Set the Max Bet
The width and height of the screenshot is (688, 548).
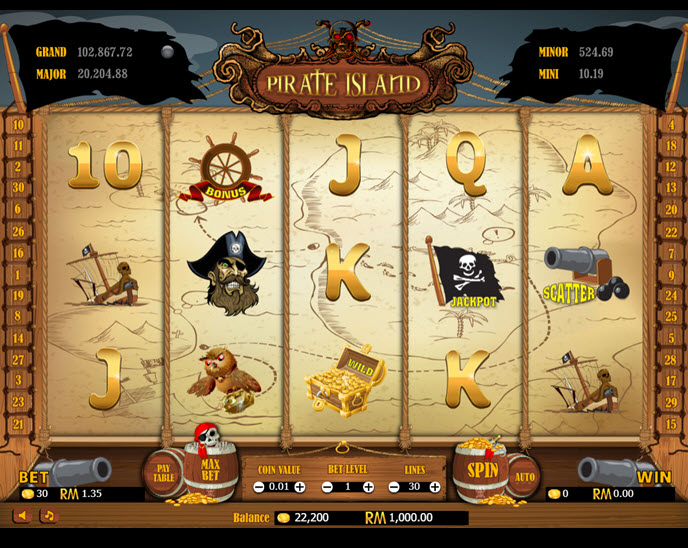[210, 468]
